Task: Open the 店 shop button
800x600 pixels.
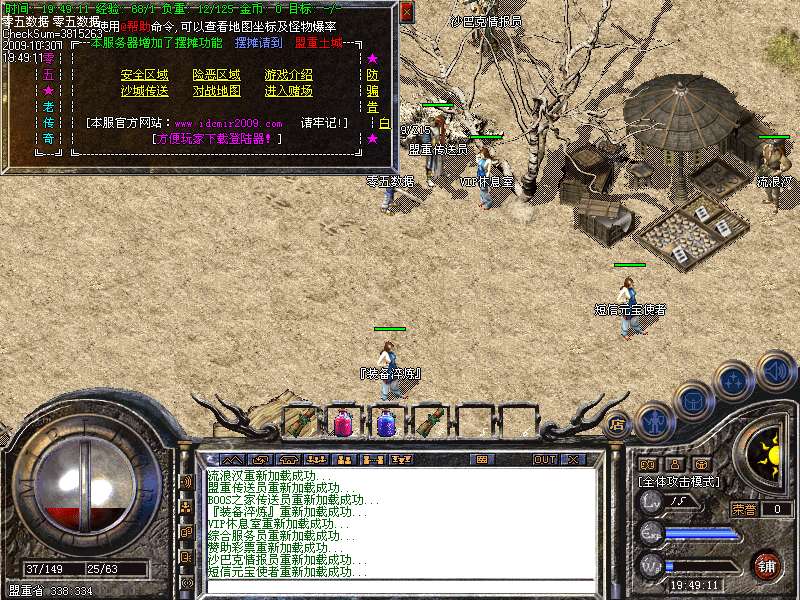Action: pyautogui.click(x=617, y=422)
